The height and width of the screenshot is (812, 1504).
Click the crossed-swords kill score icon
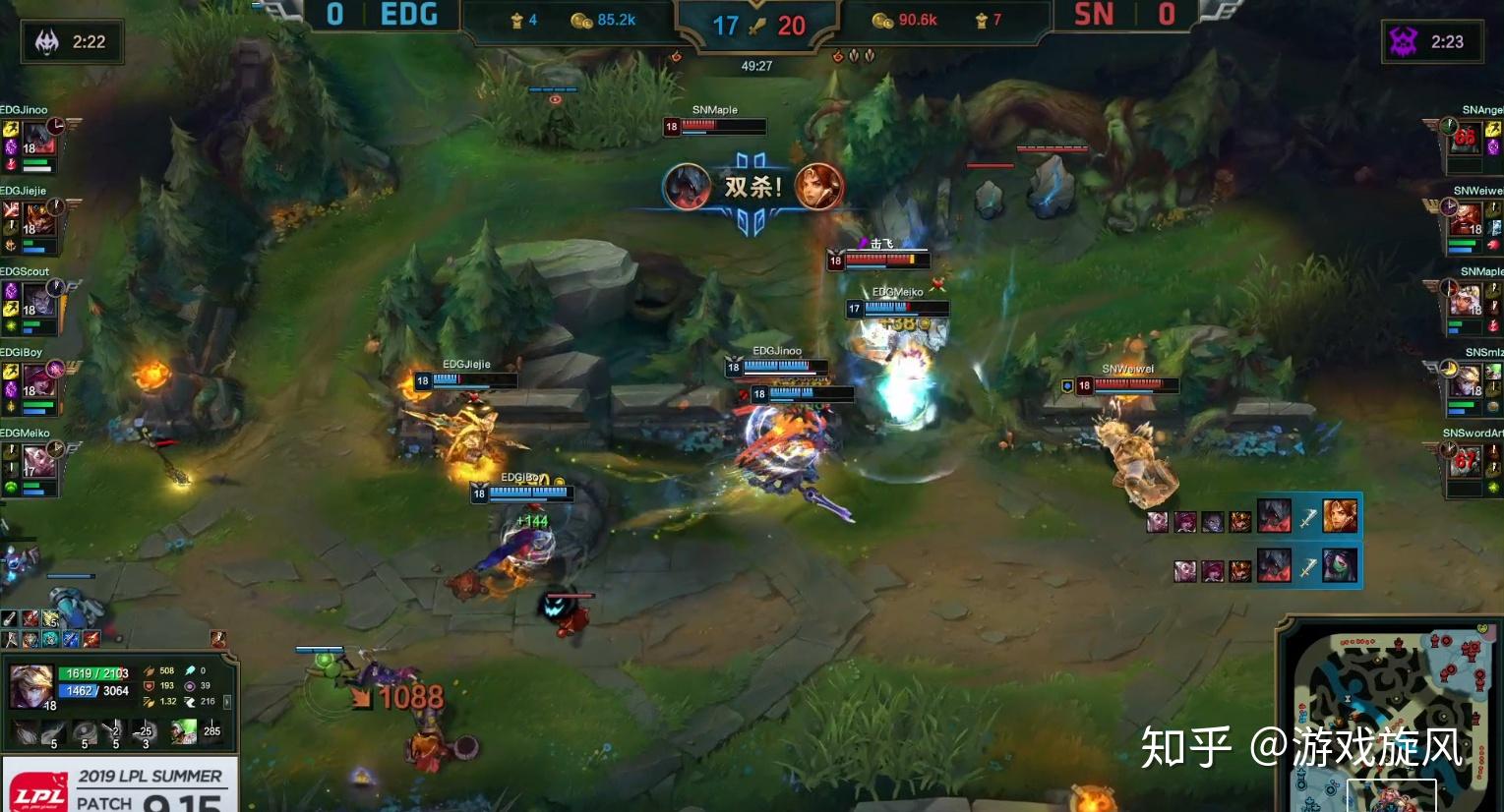point(757,27)
